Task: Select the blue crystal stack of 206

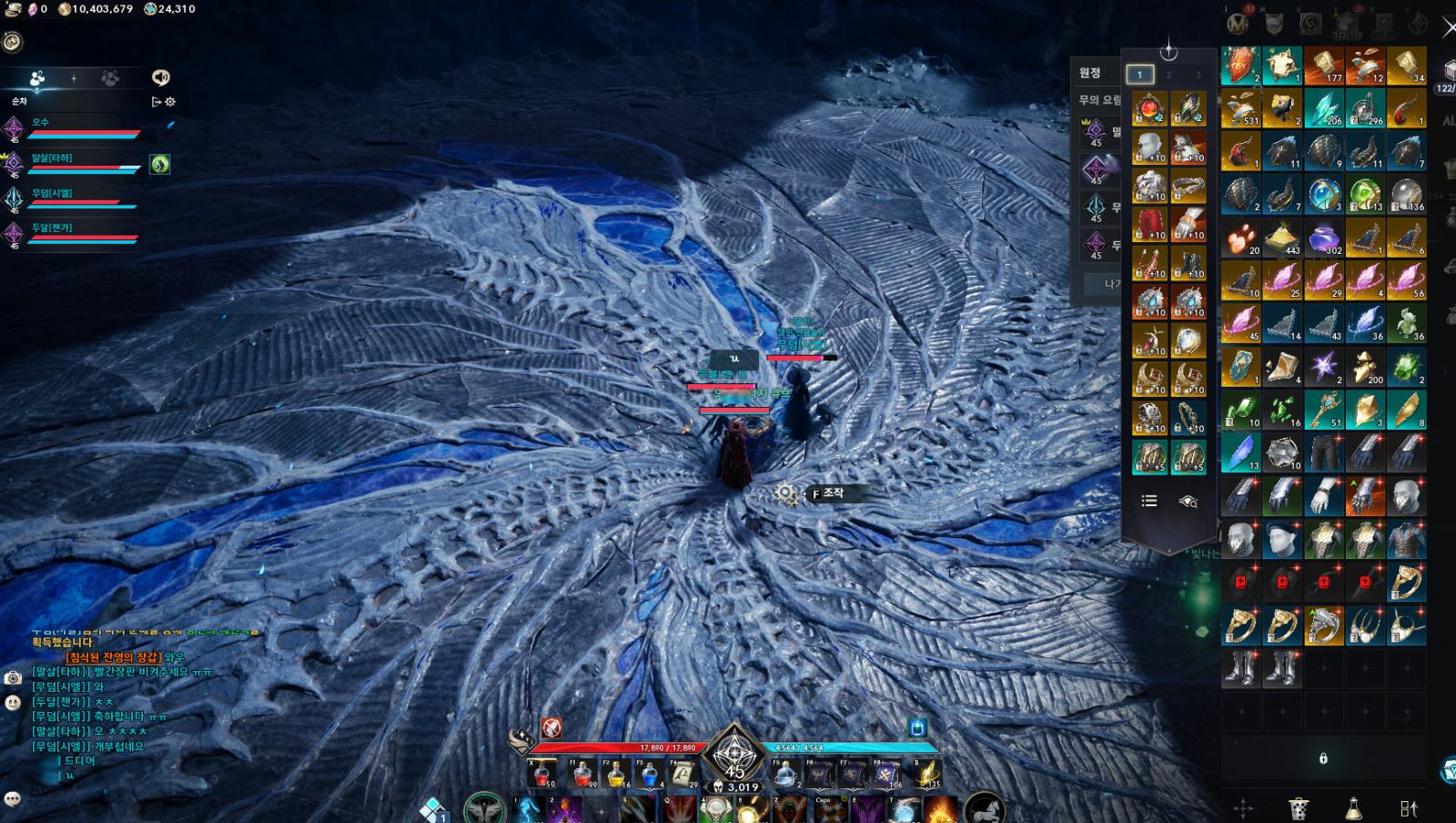Action: (x=1324, y=109)
